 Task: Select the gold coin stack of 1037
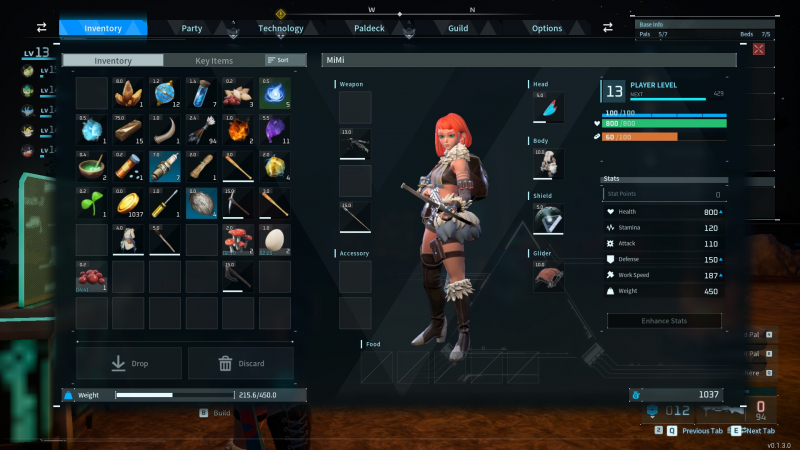(x=128, y=202)
